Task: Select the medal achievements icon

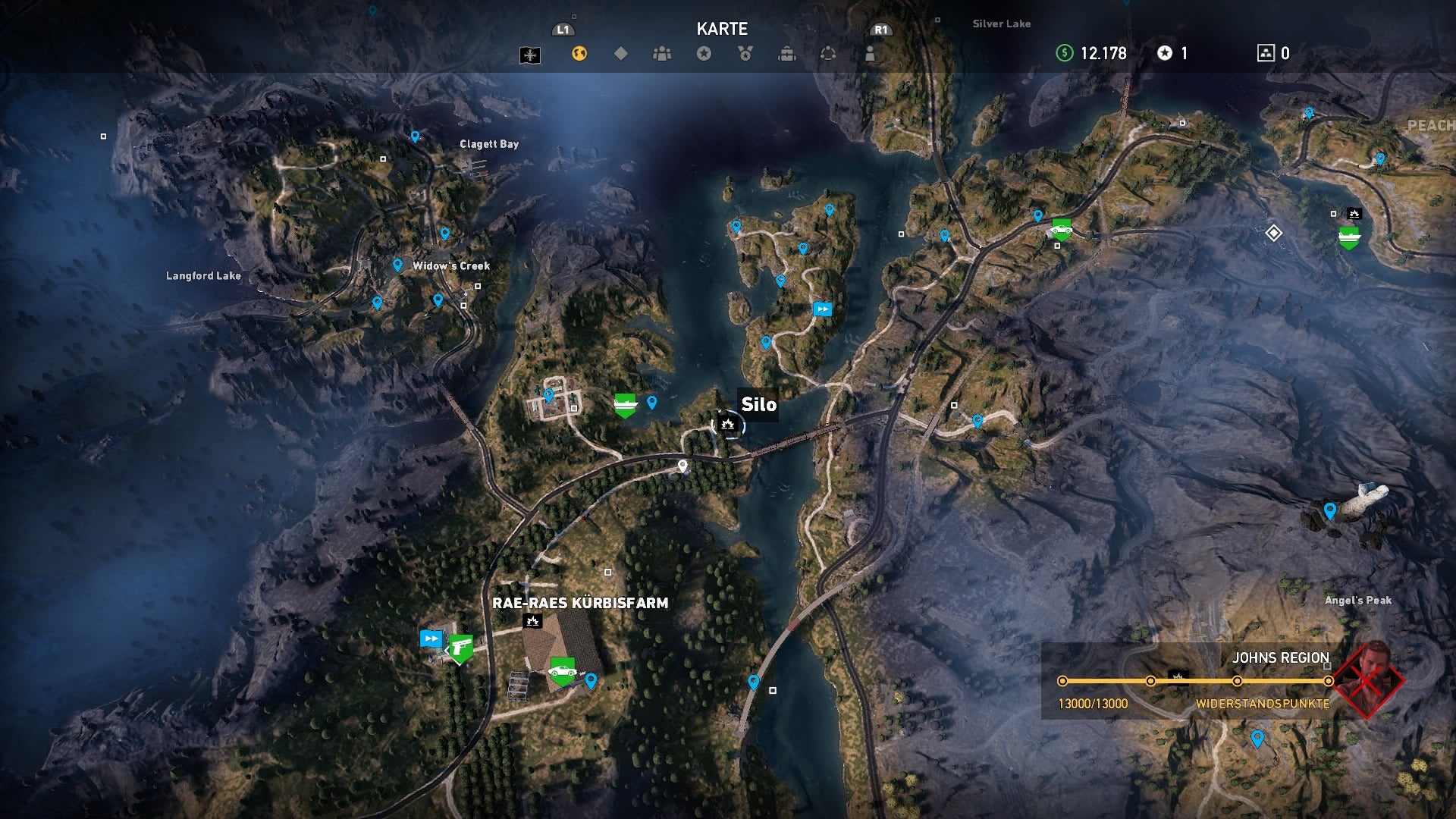Action: point(744,54)
